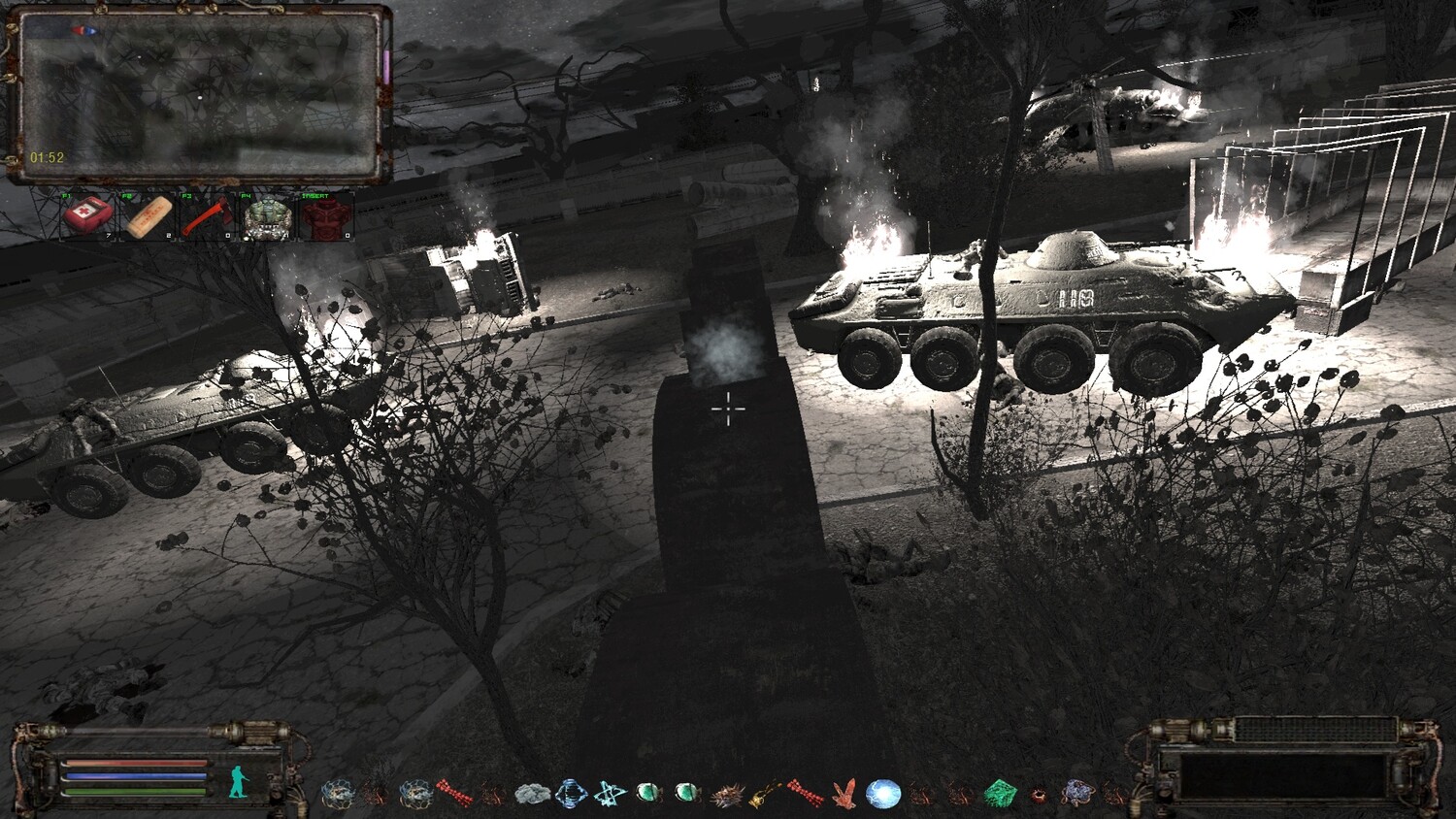Select the small red ring artifact
The image size is (1456, 819).
[1039, 796]
